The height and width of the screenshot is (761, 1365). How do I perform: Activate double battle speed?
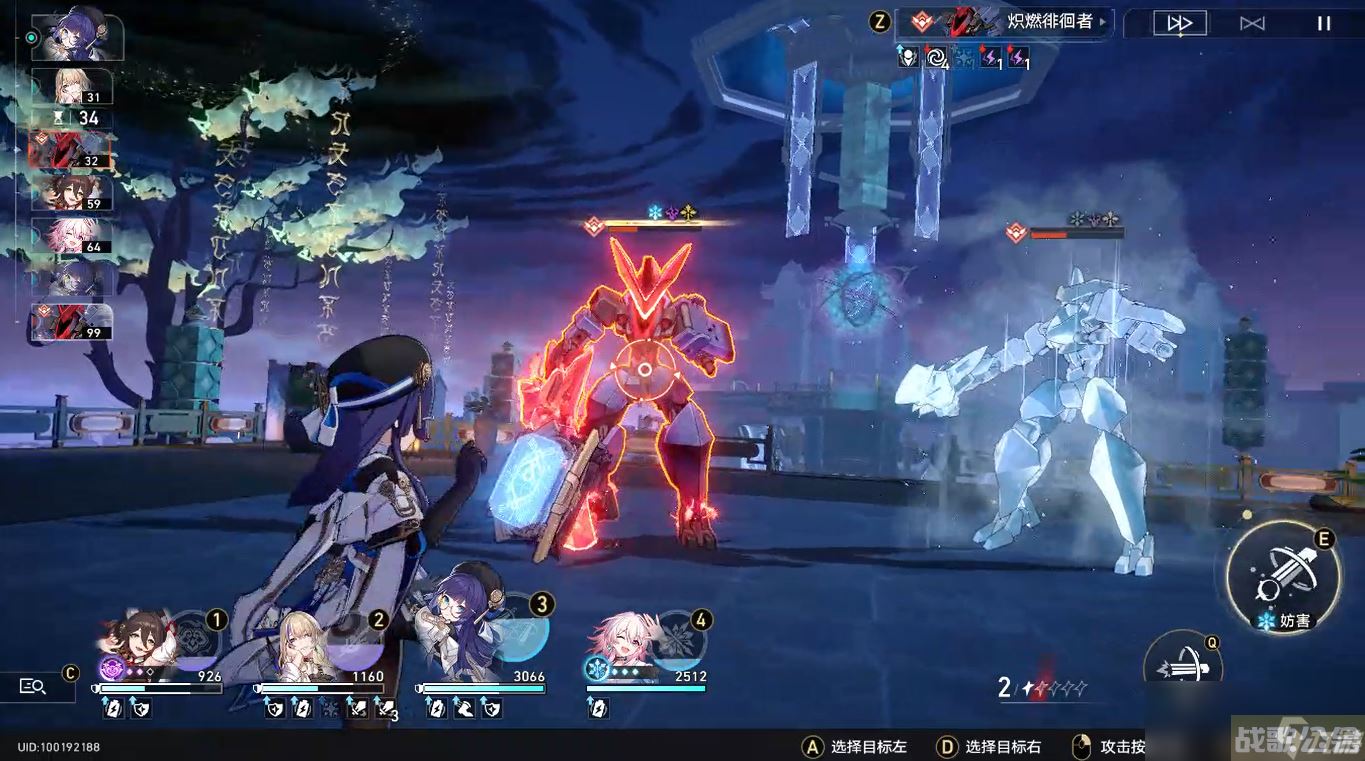[1179, 22]
